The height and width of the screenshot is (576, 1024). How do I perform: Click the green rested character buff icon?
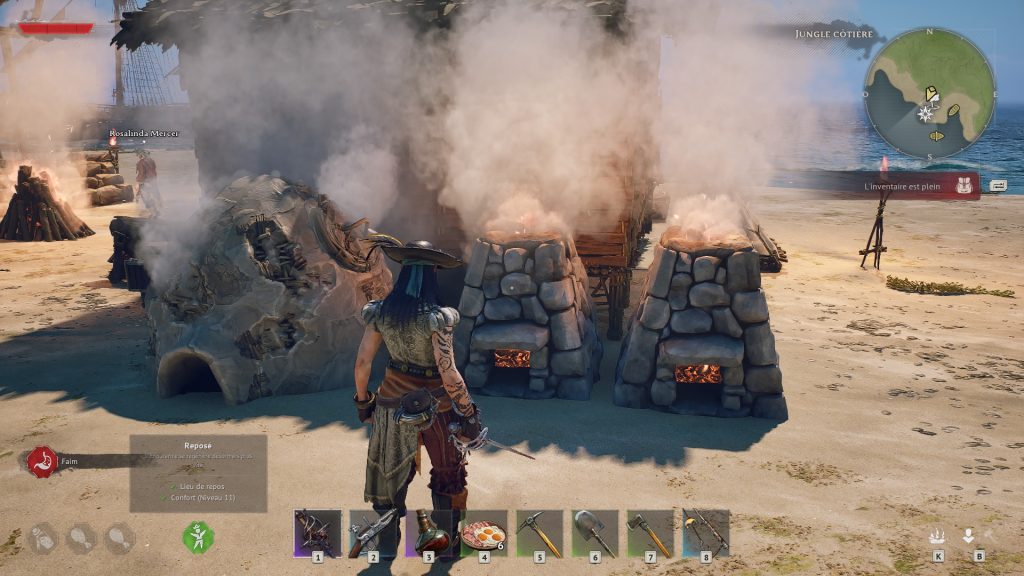[x=198, y=537]
